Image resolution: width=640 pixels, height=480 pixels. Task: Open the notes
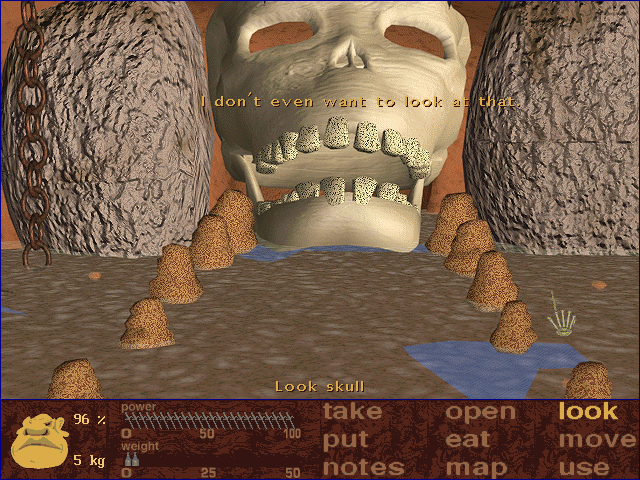click(363, 467)
